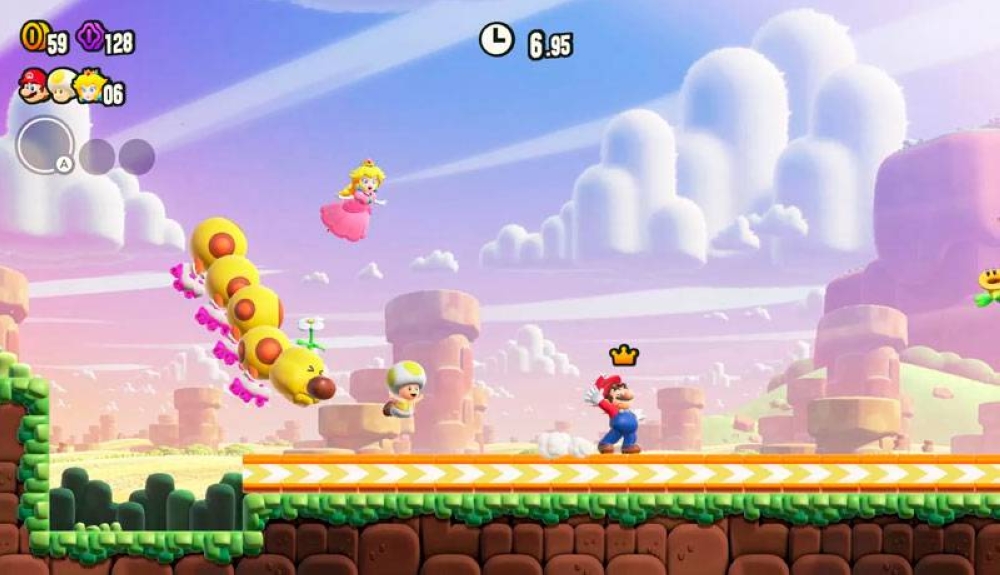
Task: Click the gold coin icon
Action: [x=33, y=37]
